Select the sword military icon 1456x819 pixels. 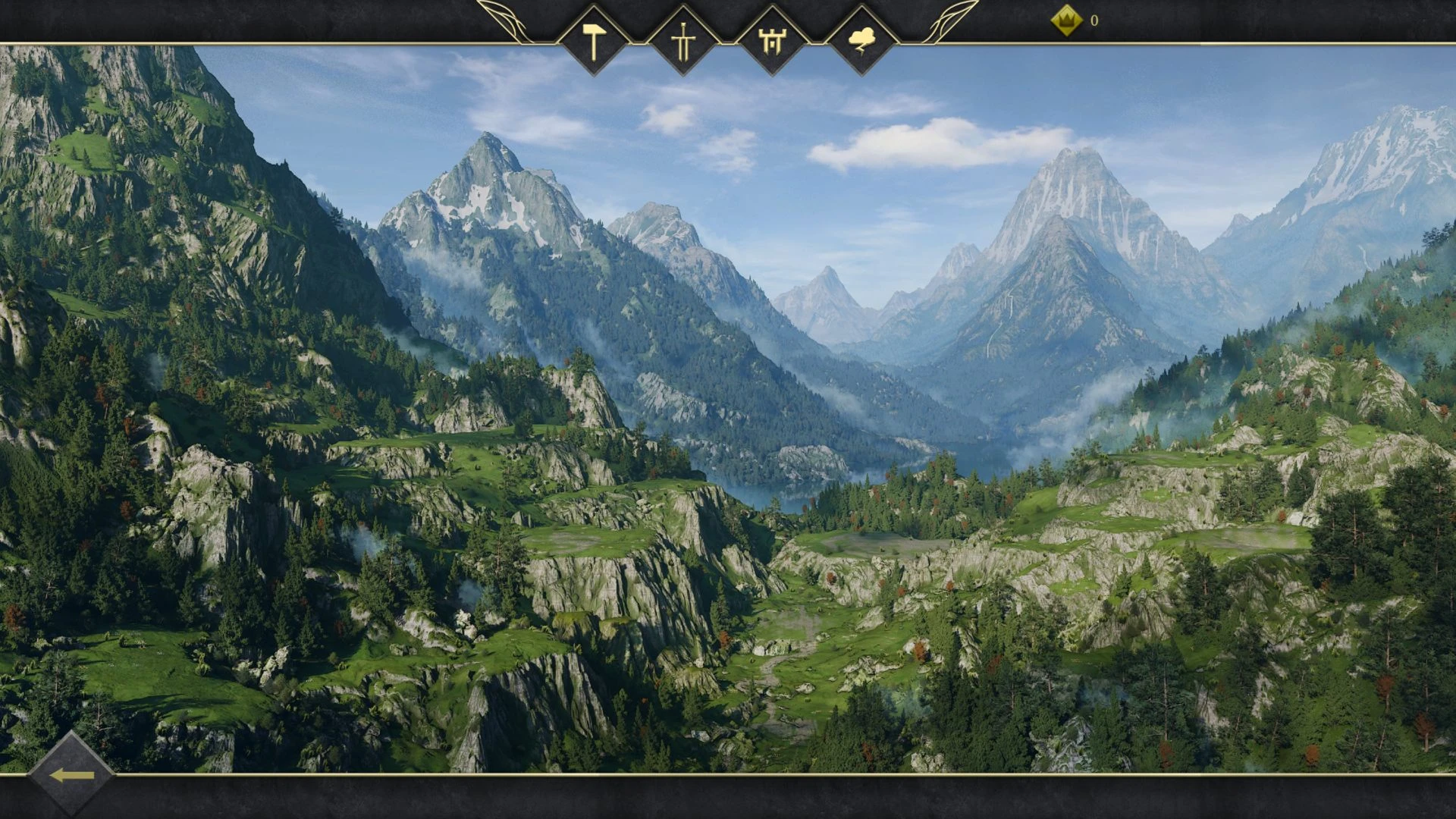[x=682, y=40]
